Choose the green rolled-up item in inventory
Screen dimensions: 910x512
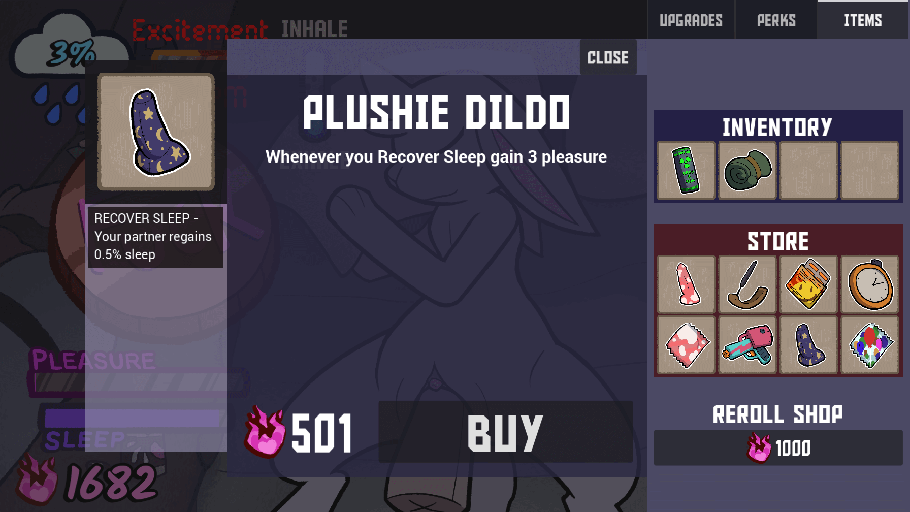[x=747, y=171]
